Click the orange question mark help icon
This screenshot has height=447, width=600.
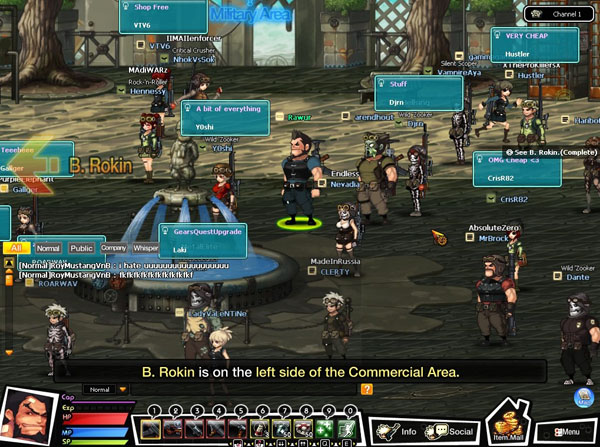click(367, 389)
